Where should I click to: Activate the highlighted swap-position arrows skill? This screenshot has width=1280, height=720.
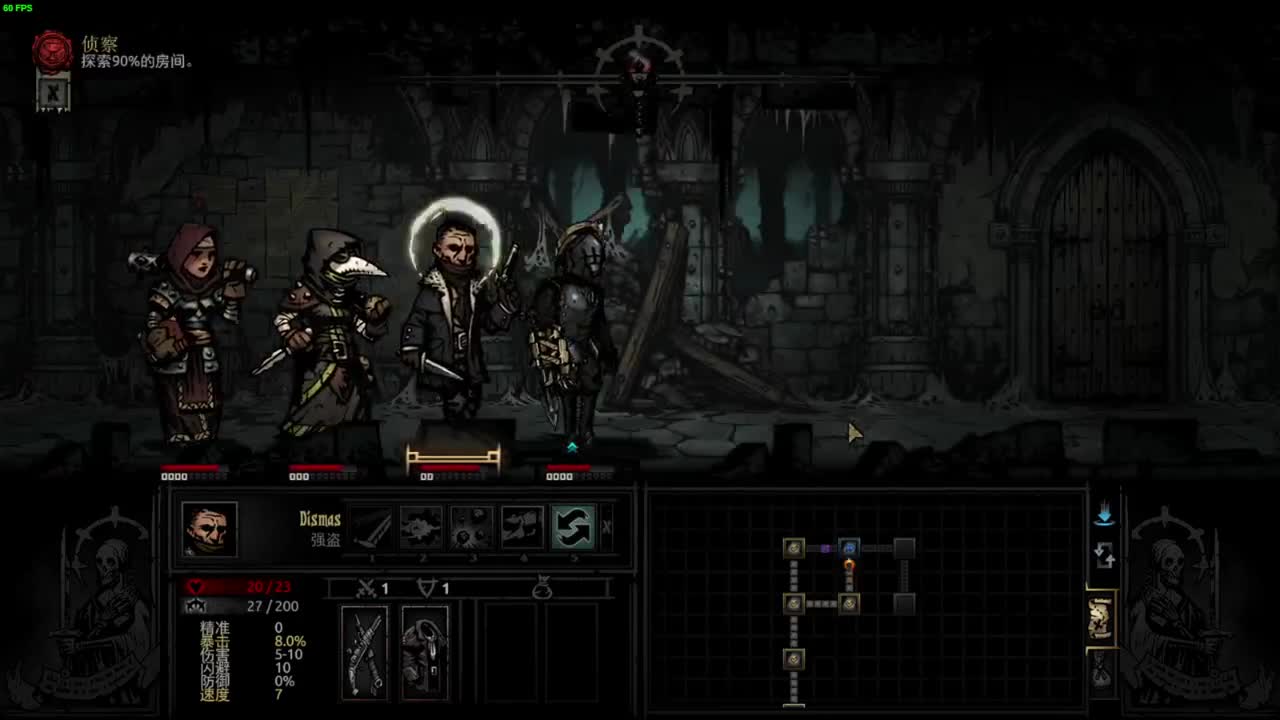click(x=573, y=528)
